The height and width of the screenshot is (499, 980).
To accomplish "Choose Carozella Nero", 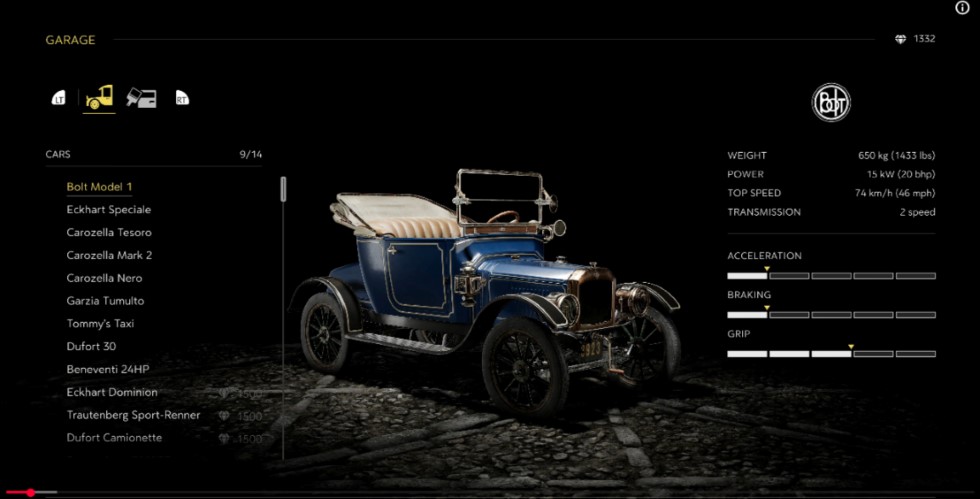I will point(104,279).
